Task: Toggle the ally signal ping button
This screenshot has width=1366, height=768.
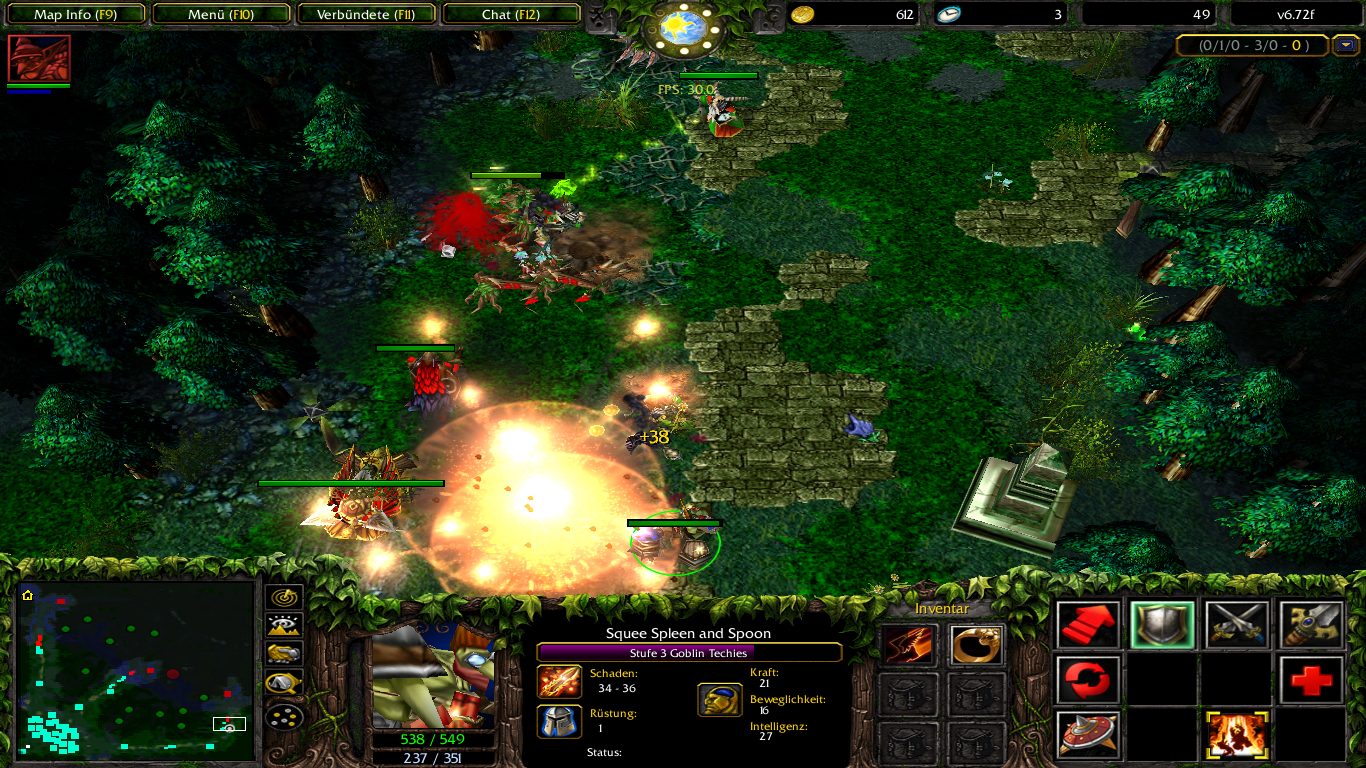Action: coord(283,597)
